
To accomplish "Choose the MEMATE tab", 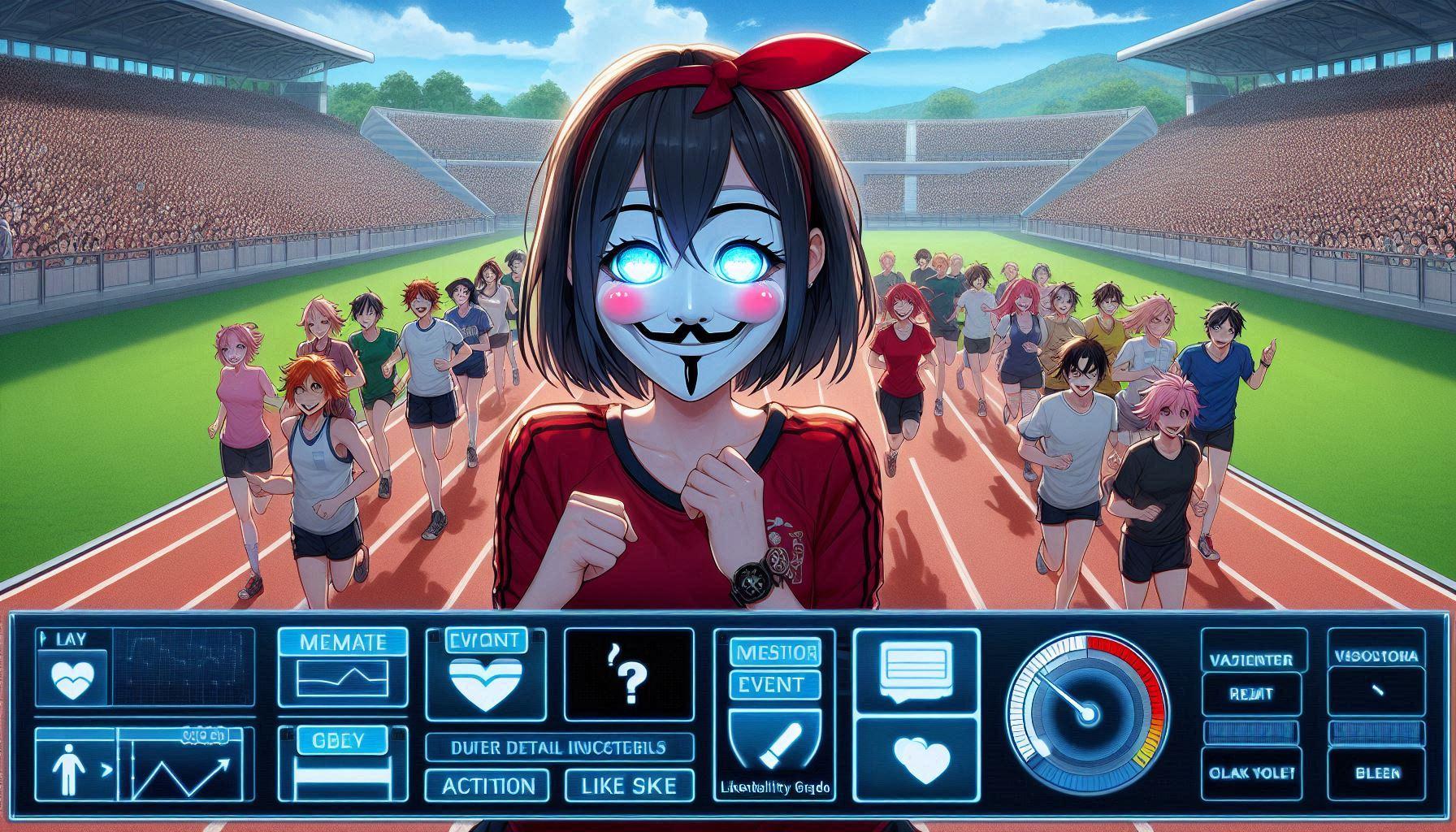I will click(342, 642).
